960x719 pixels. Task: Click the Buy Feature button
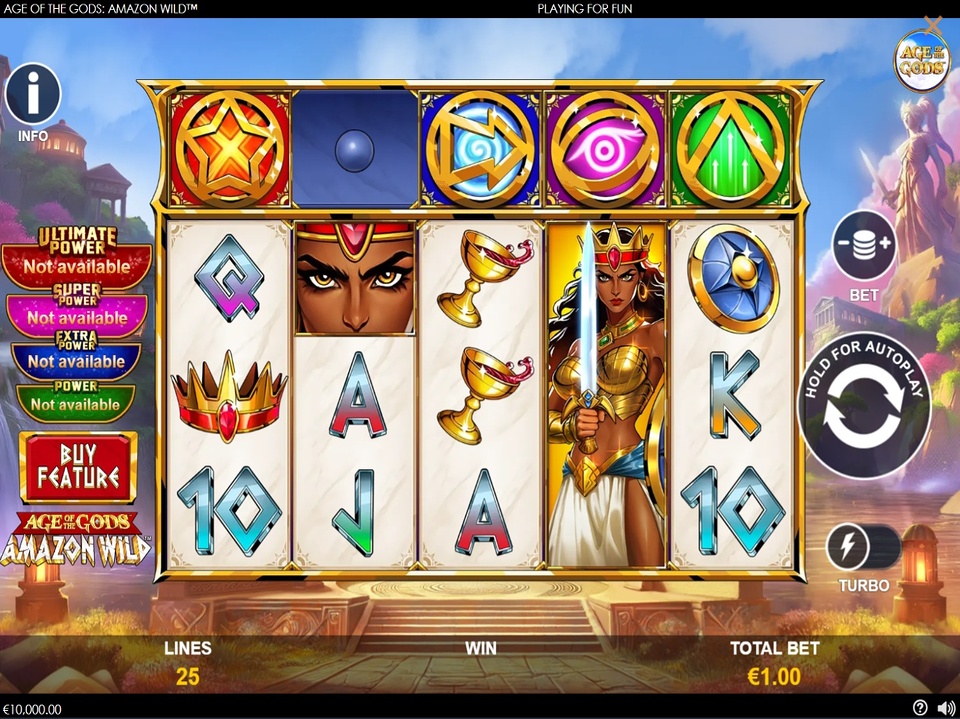[x=78, y=467]
